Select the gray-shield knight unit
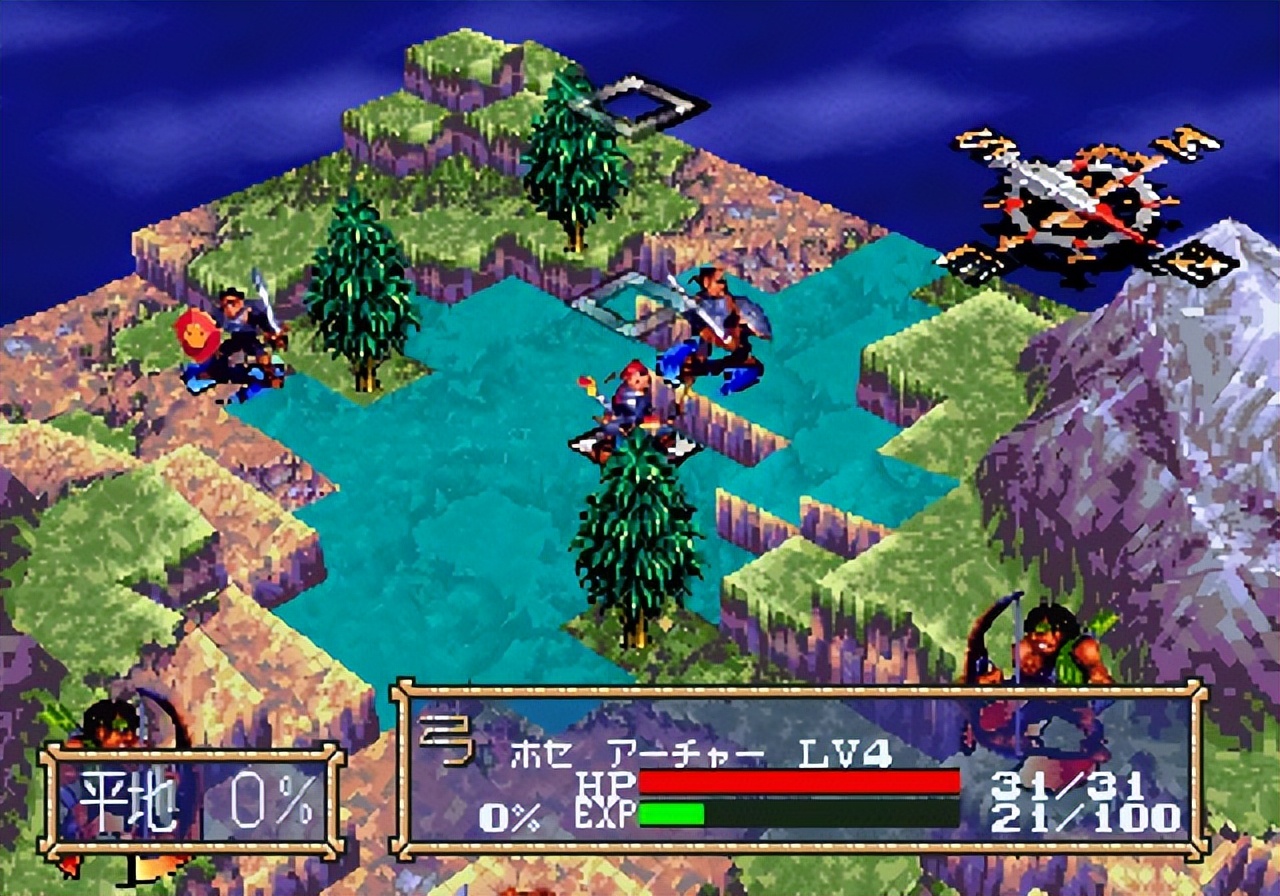 (x=722, y=328)
